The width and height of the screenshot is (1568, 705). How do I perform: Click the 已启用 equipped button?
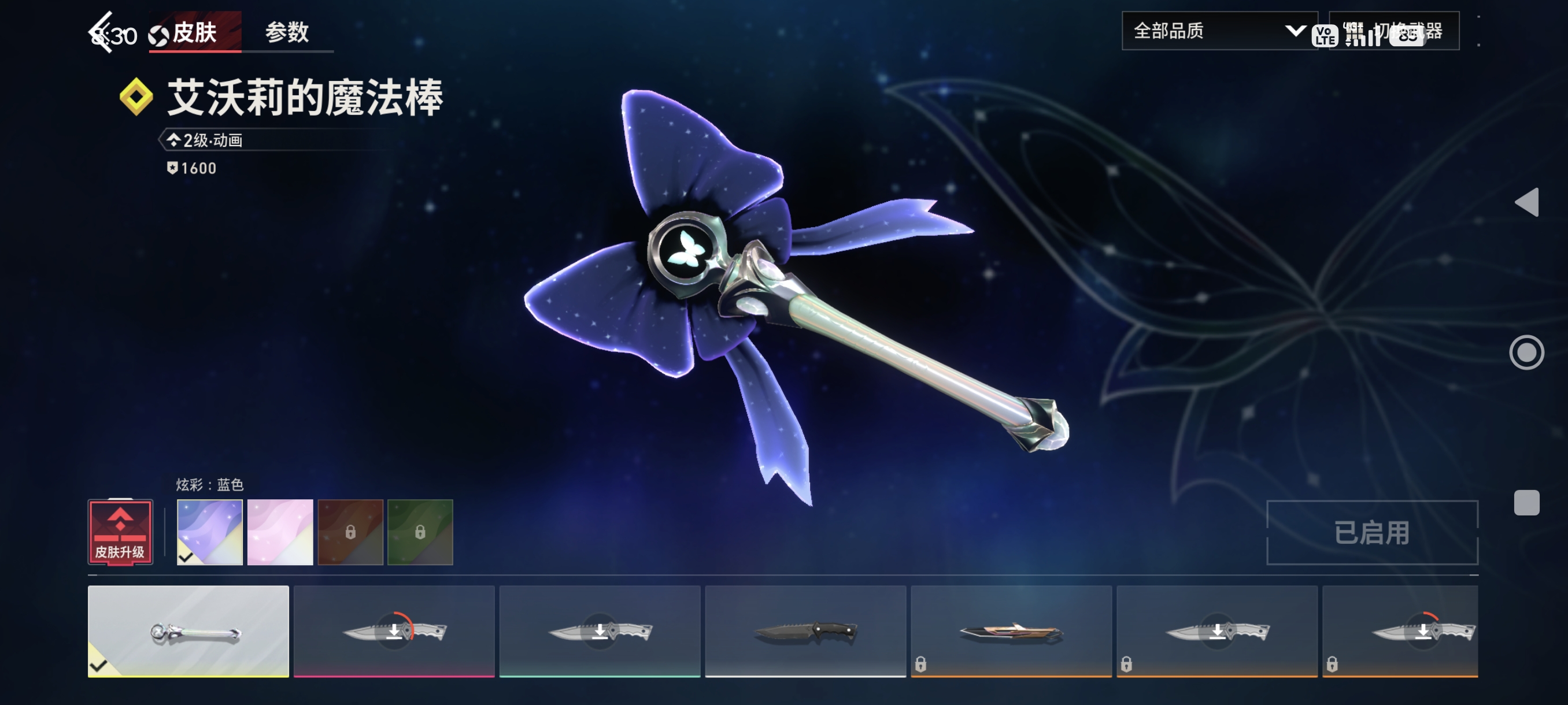tap(1372, 532)
